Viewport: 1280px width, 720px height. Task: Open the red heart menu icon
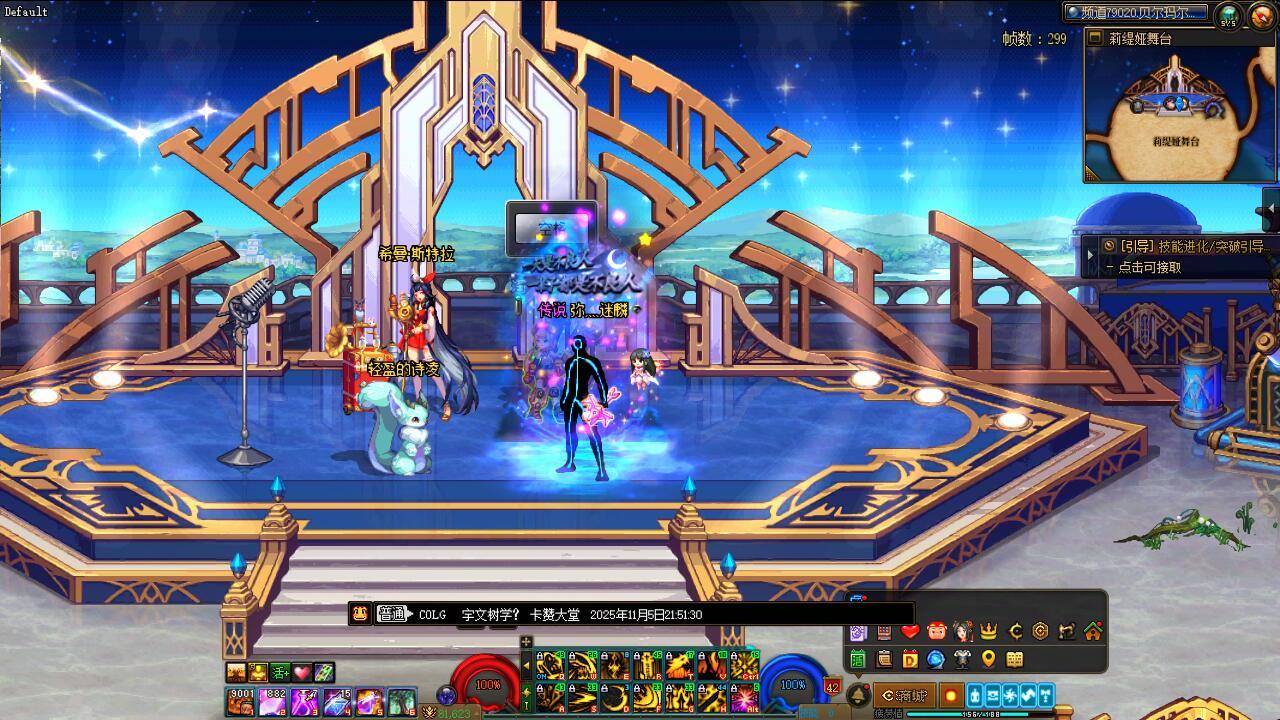tap(910, 631)
